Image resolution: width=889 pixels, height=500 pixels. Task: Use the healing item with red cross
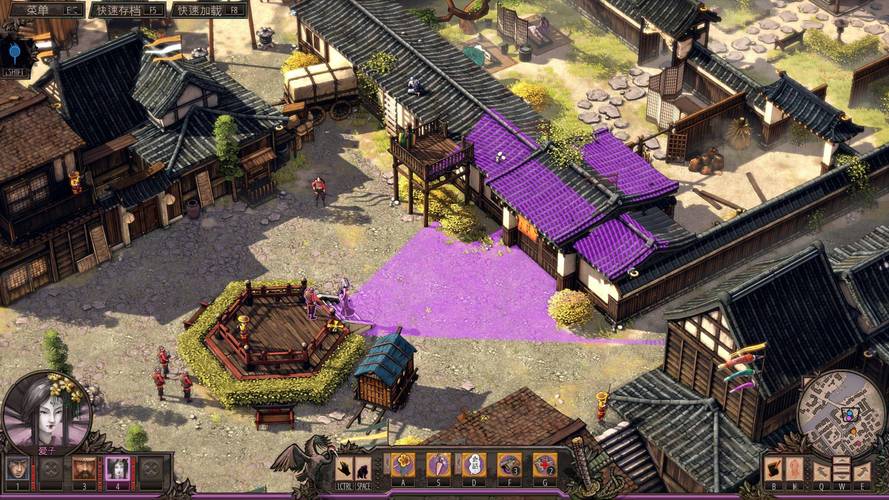[x=544, y=464]
